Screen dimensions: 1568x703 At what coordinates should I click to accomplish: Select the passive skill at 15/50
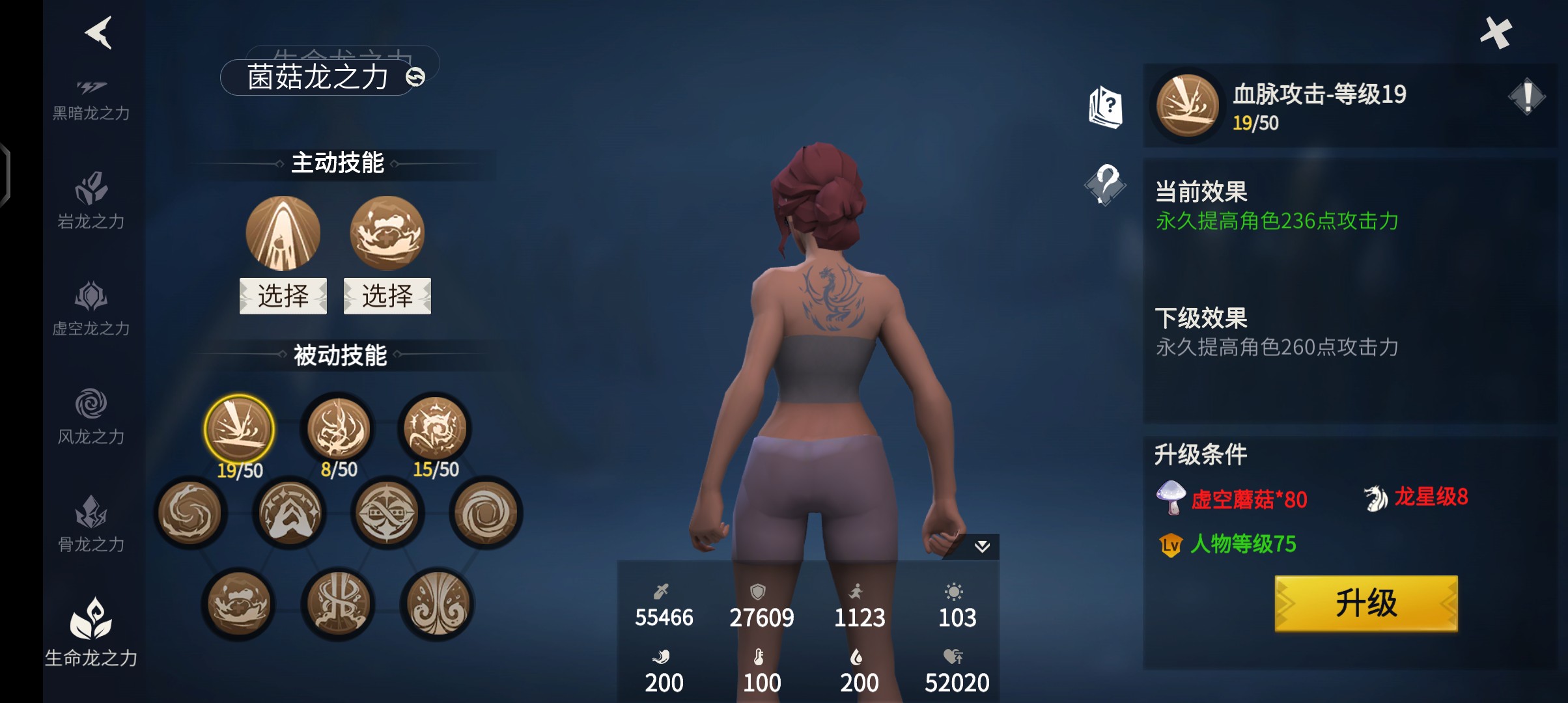click(x=436, y=430)
